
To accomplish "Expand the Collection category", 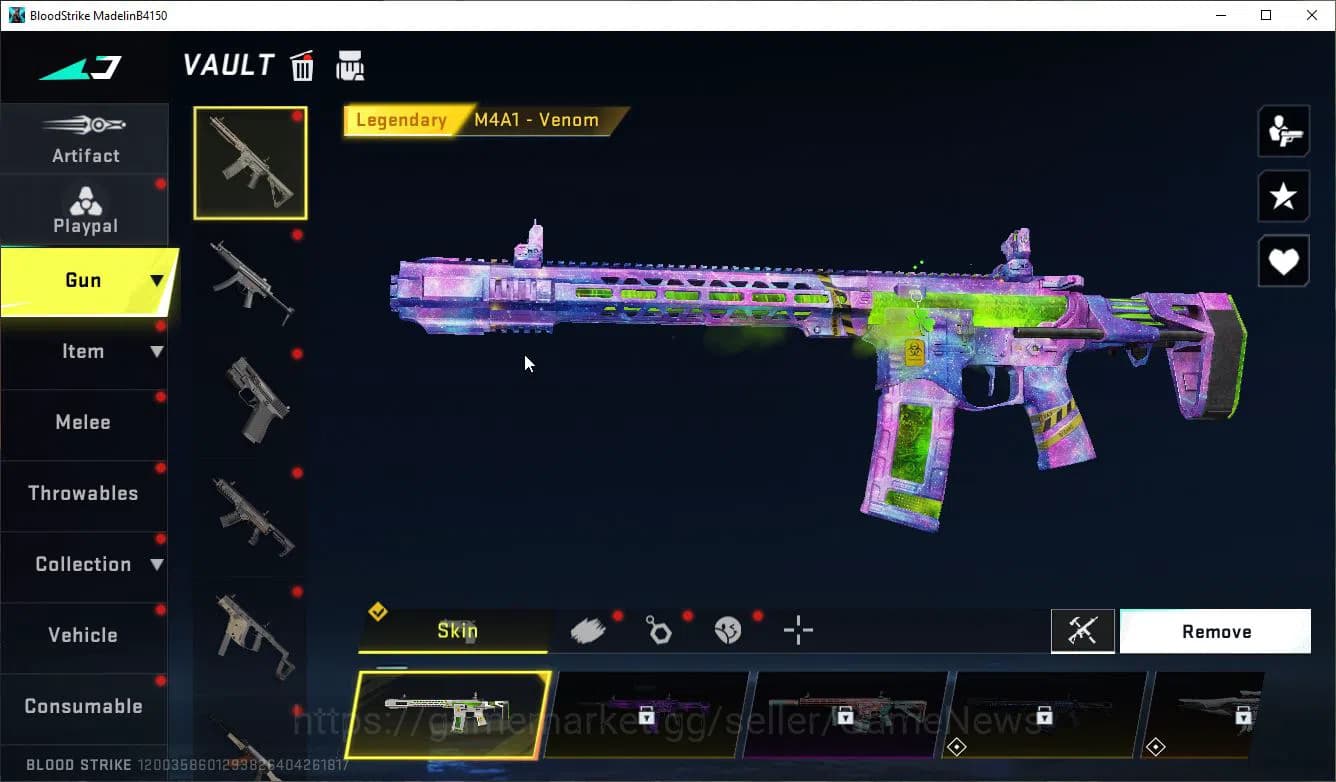I will [85, 565].
